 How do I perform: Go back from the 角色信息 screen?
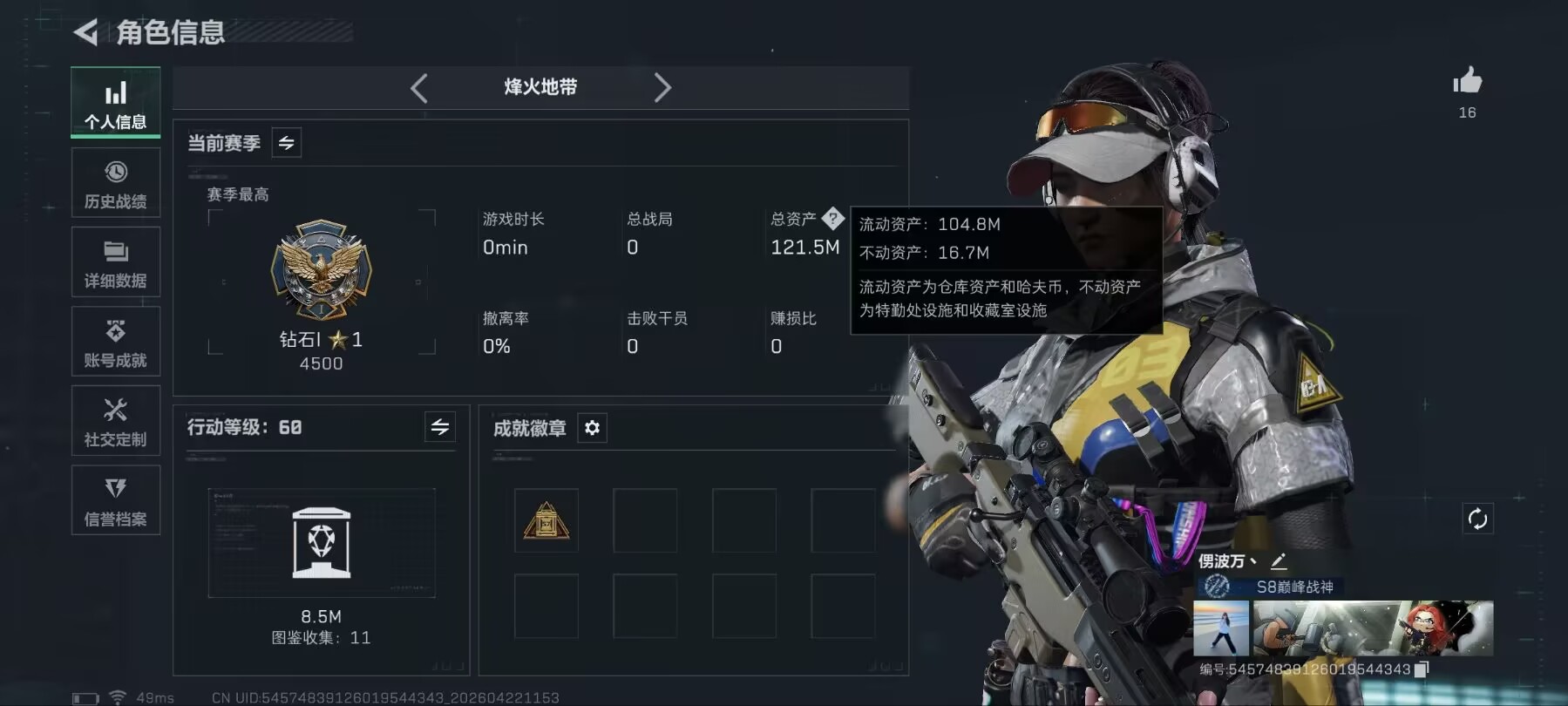[x=85, y=33]
